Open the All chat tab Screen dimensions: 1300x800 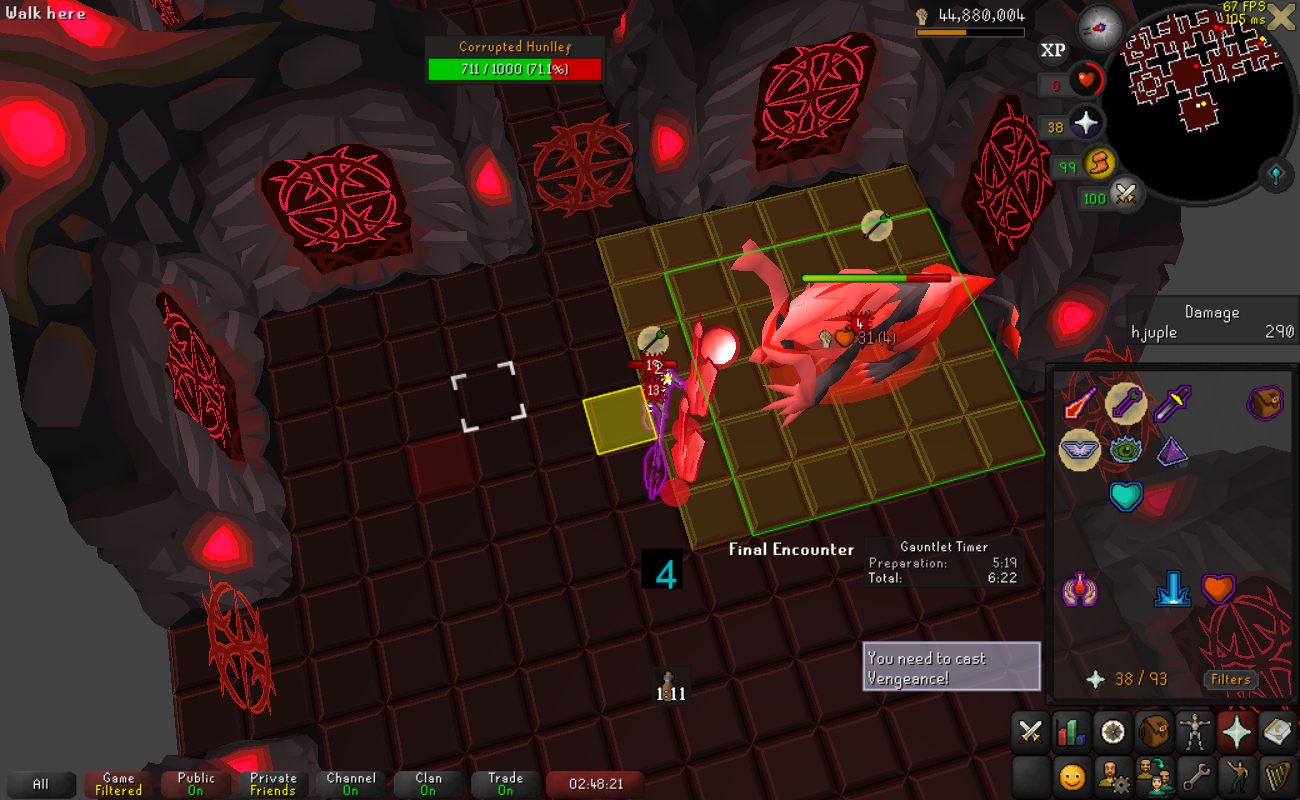40,784
